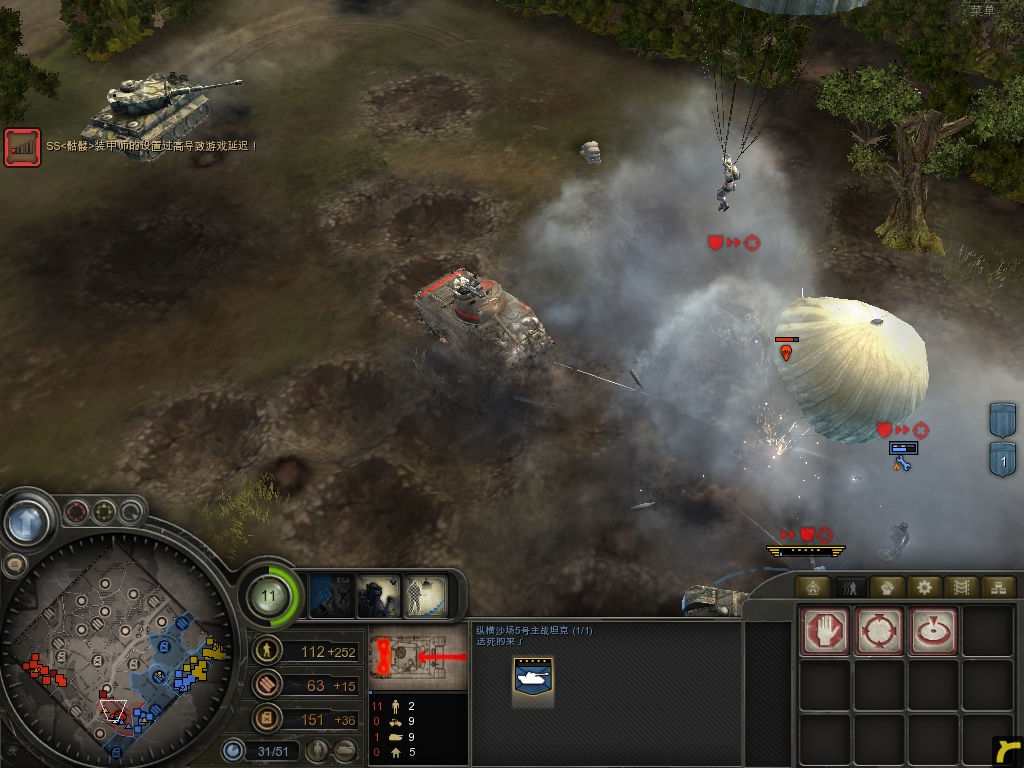The width and height of the screenshot is (1024, 768).
Task: Switch to the stacked crates tab
Action: click(997, 587)
